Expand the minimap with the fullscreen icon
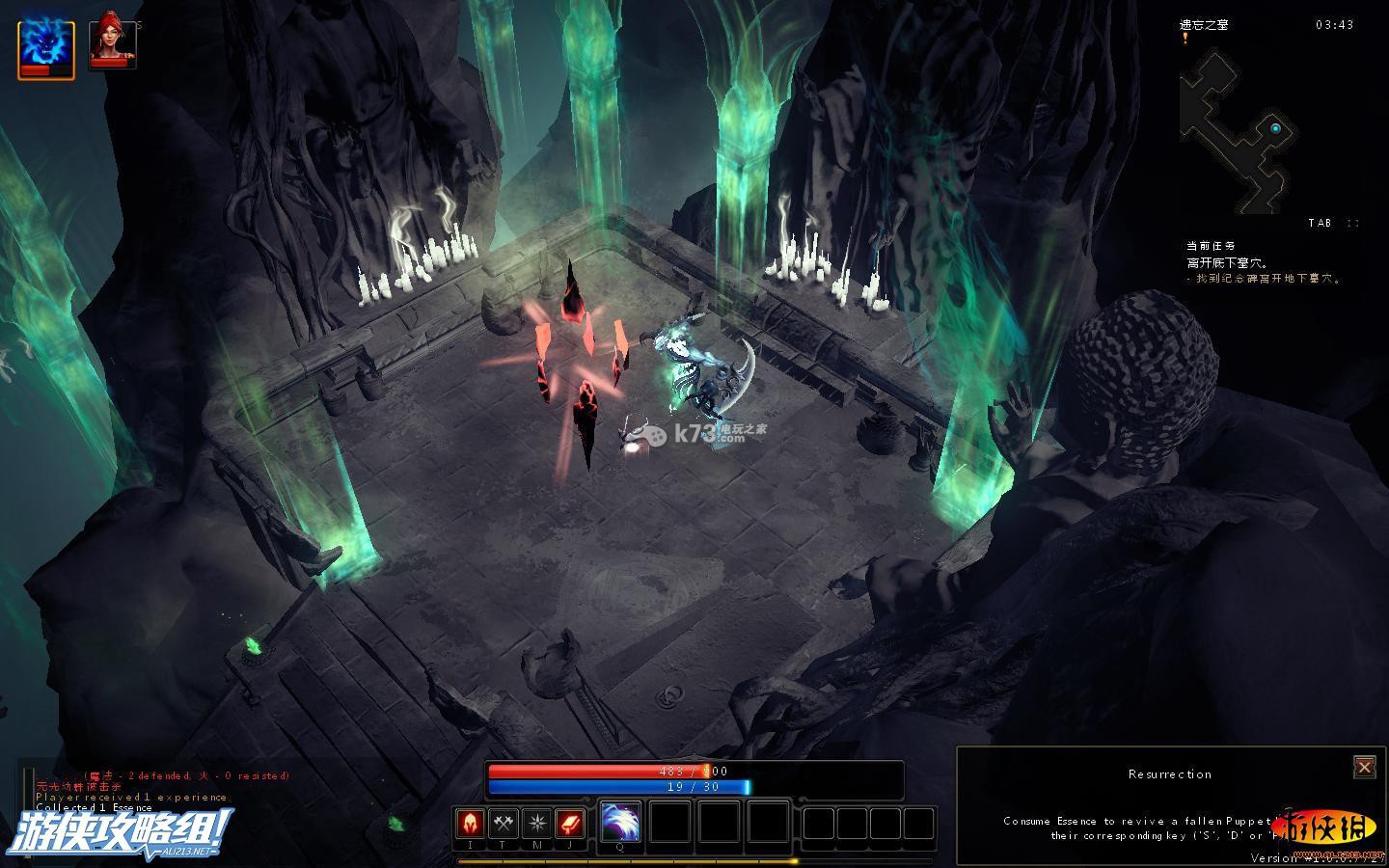This screenshot has height=868, width=1389. point(1352,223)
